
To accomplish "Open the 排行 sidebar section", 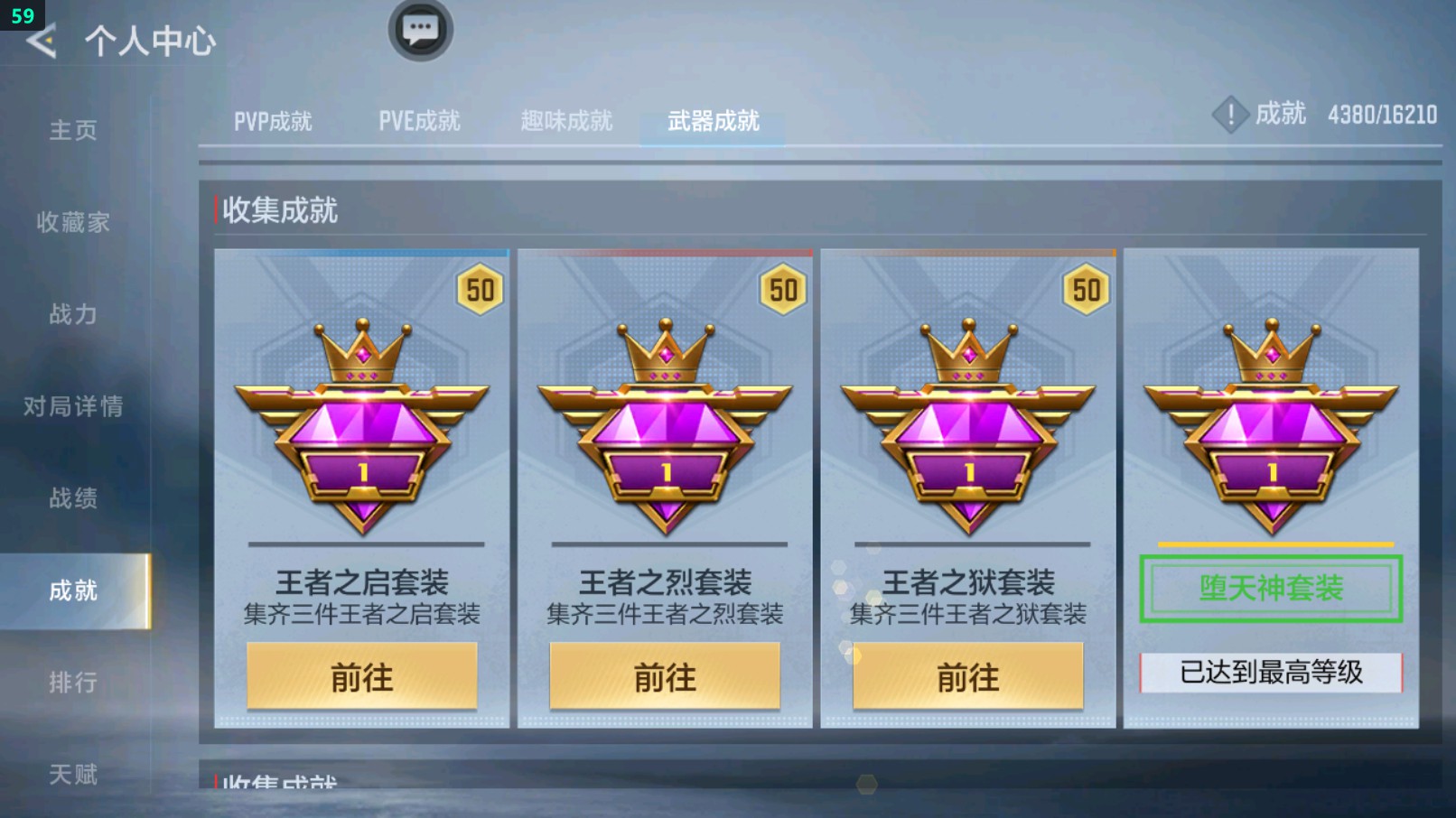I will pos(72,683).
